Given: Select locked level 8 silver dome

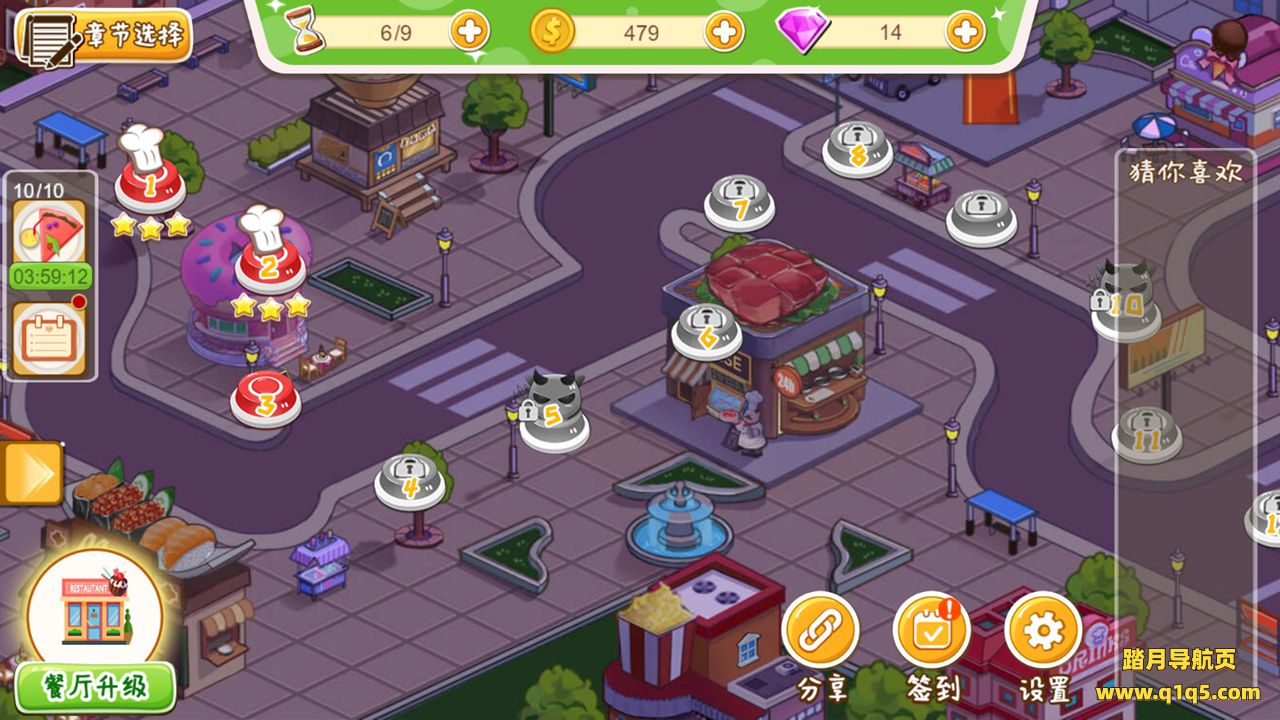Looking at the screenshot, I should point(858,149).
